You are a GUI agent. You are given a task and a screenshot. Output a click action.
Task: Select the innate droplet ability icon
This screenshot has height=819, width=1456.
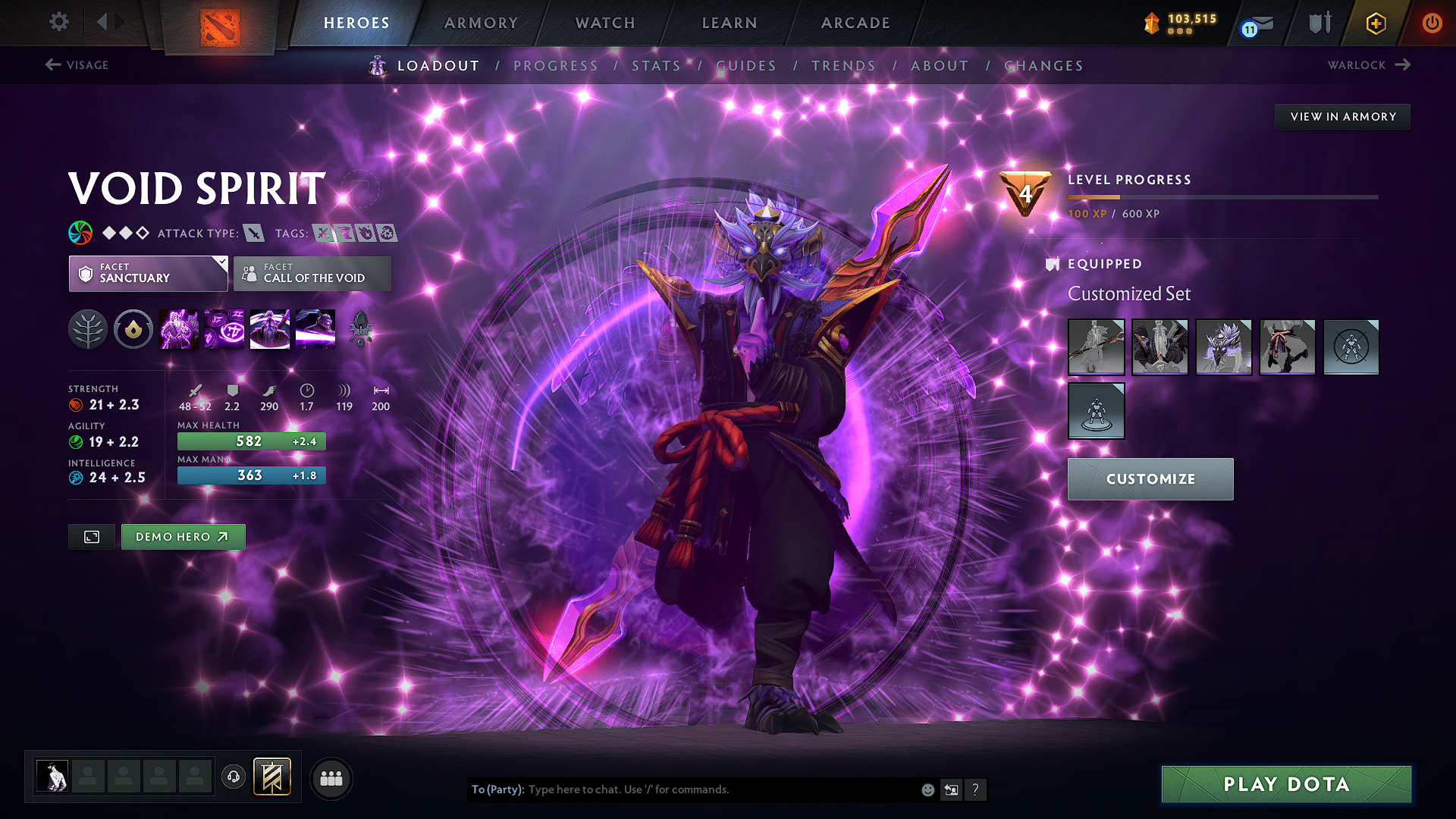point(133,329)
